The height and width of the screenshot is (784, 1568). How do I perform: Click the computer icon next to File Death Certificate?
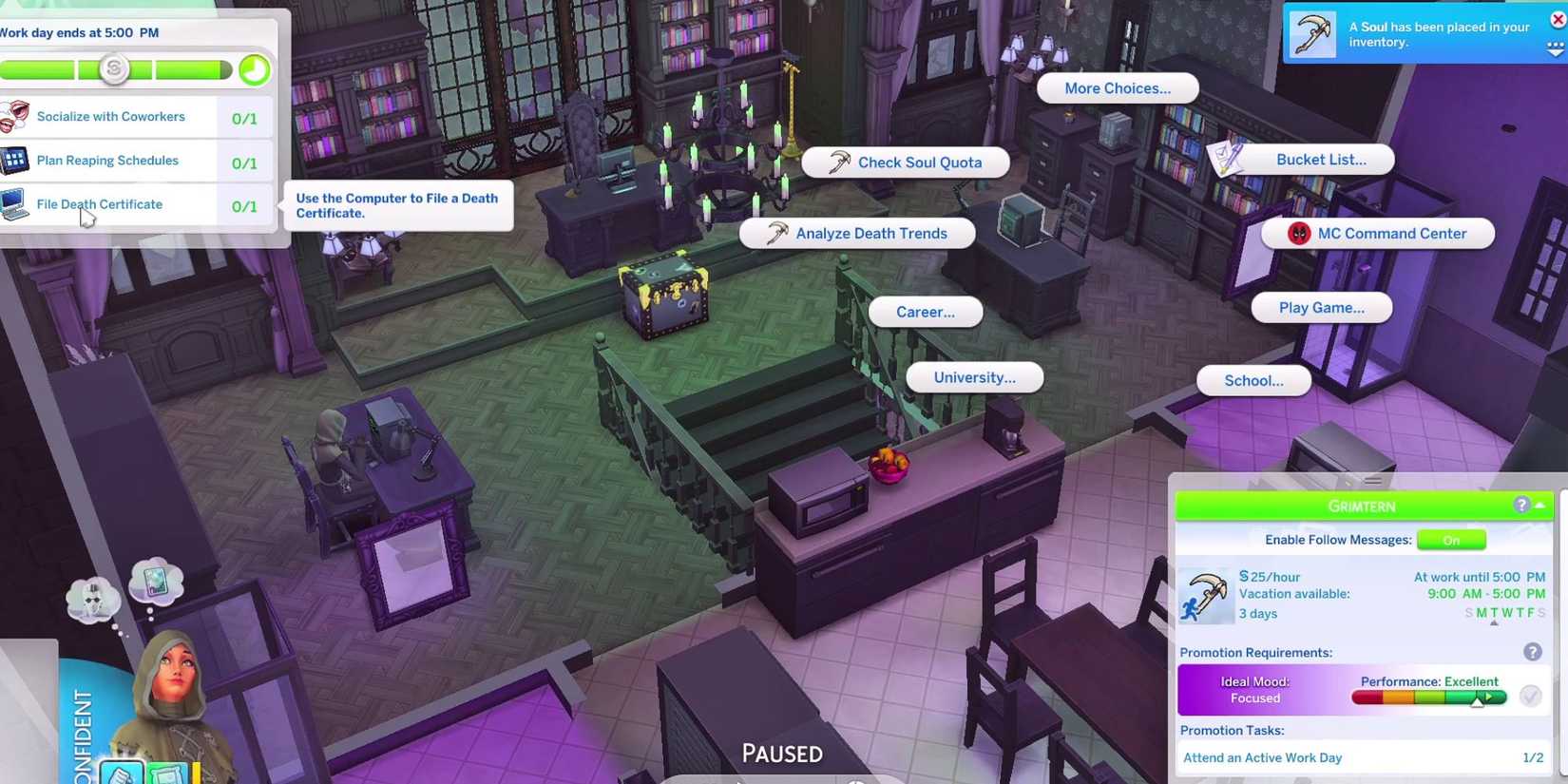tap(14, 205)
